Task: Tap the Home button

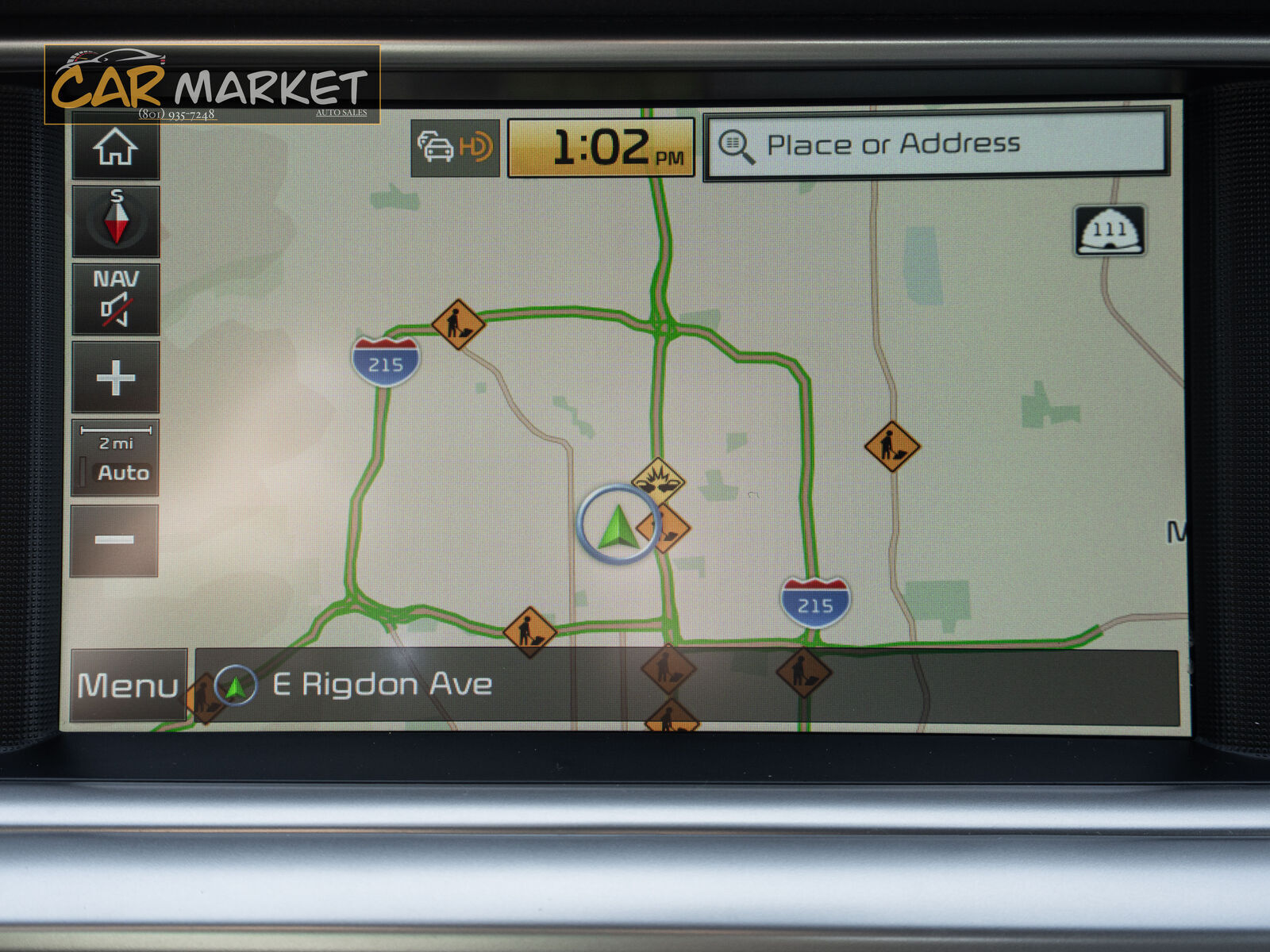Action: (116, 147)
